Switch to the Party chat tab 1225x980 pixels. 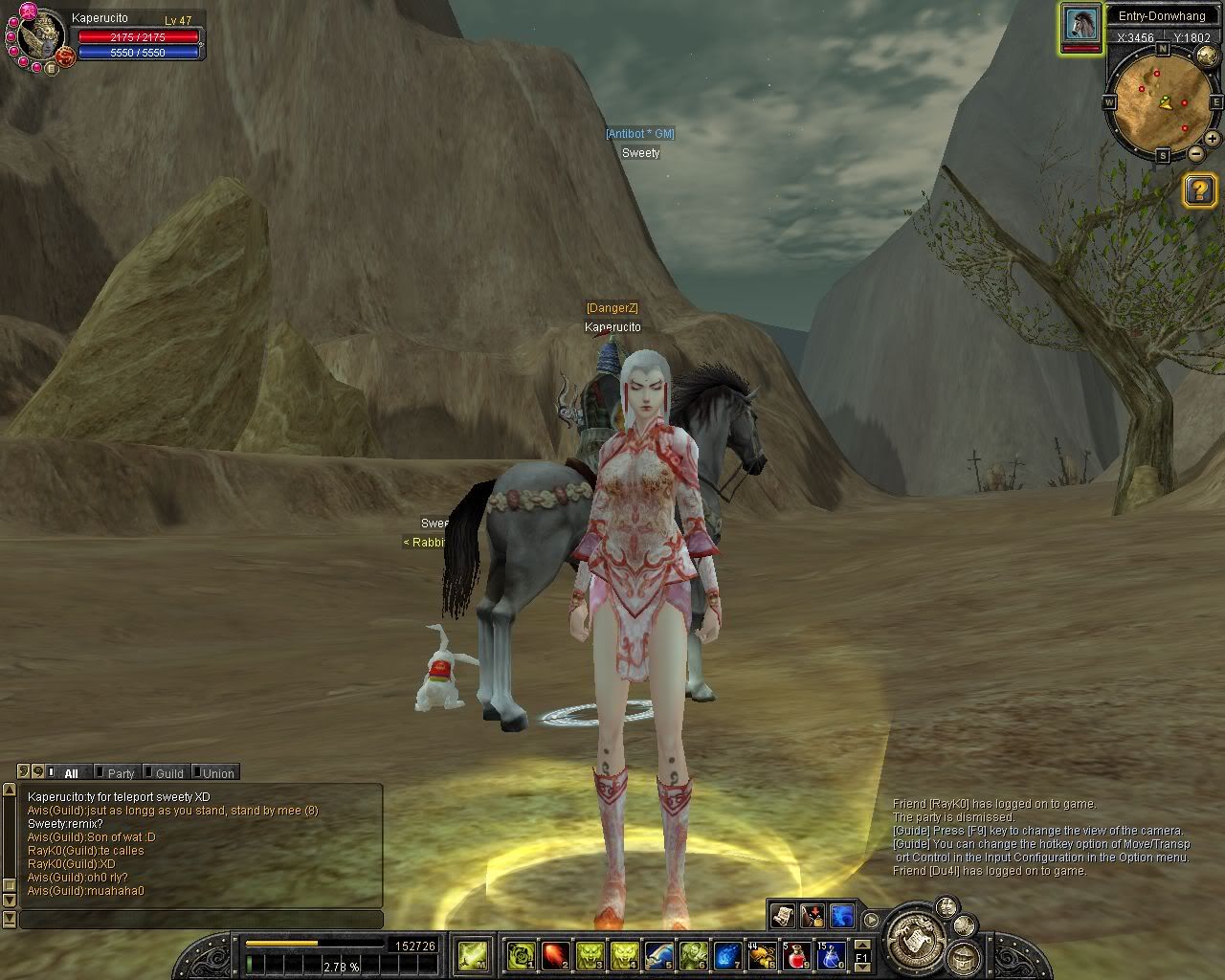[121, 773]
